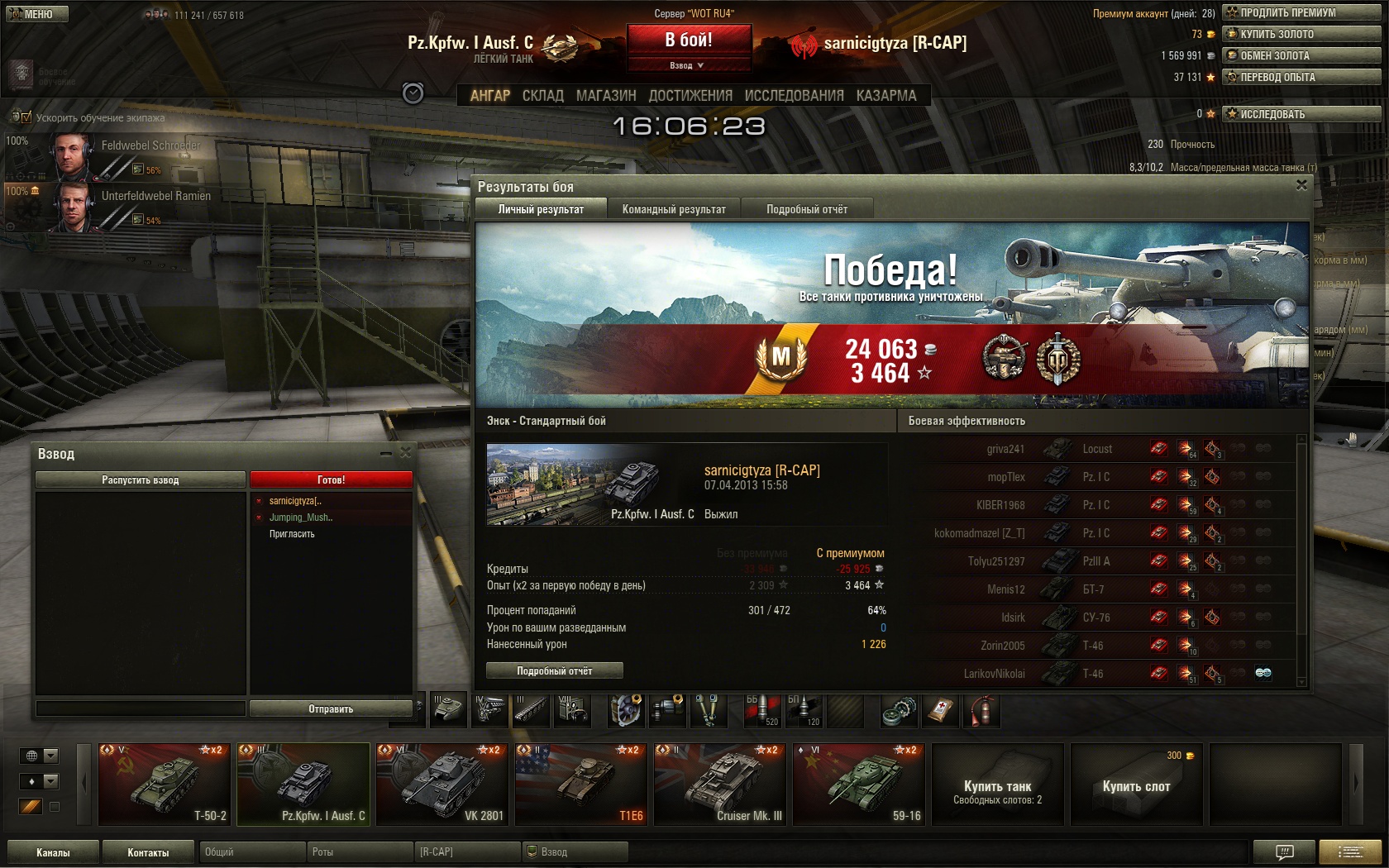Visit the Казарма section
This screenshot has width=1389, height=868.
pyautogui.click(x=886, y=96)
